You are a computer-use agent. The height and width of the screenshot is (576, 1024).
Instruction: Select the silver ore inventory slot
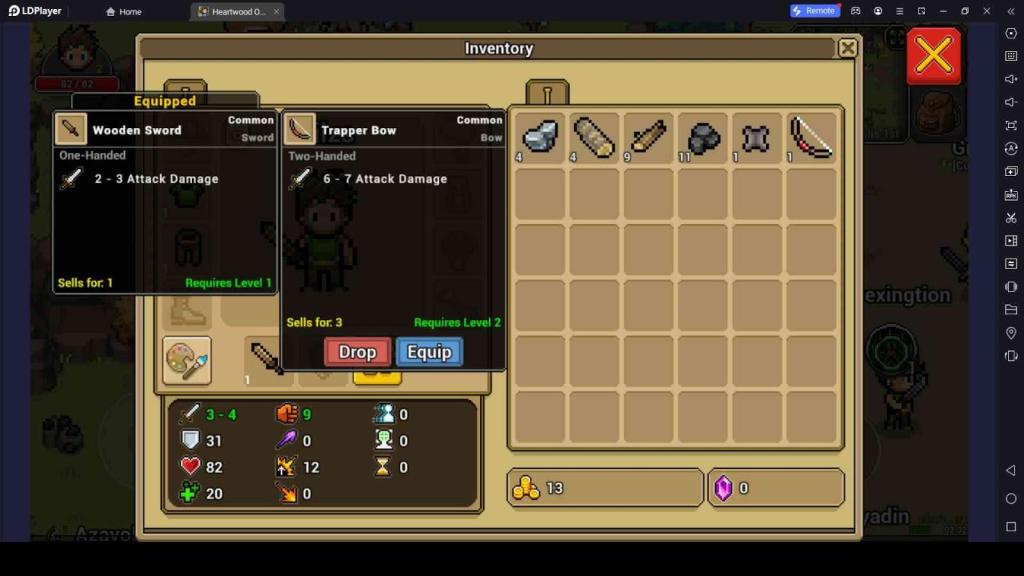541,138
